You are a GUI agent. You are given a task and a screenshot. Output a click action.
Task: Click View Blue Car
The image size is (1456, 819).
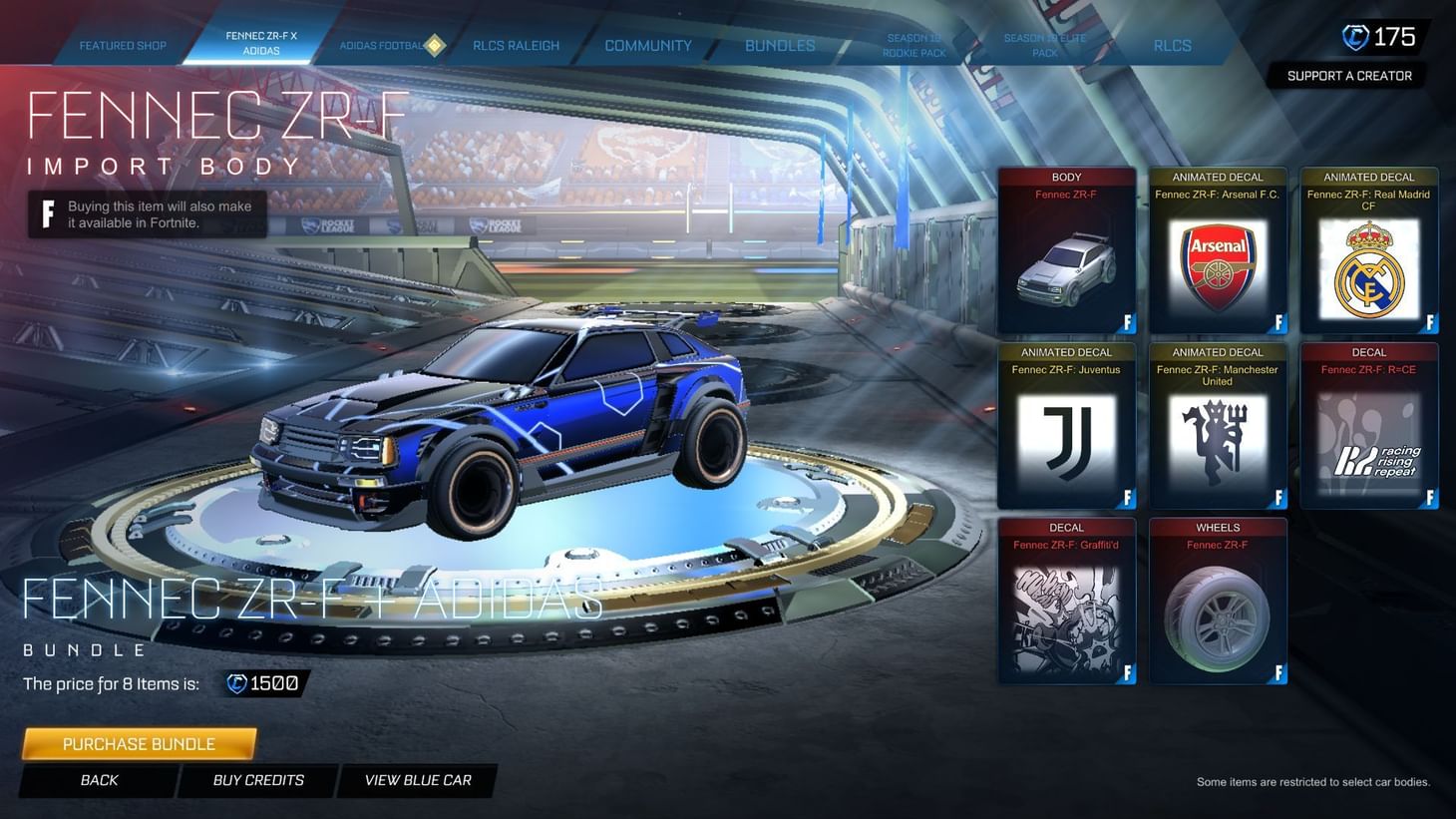[418, 780]
